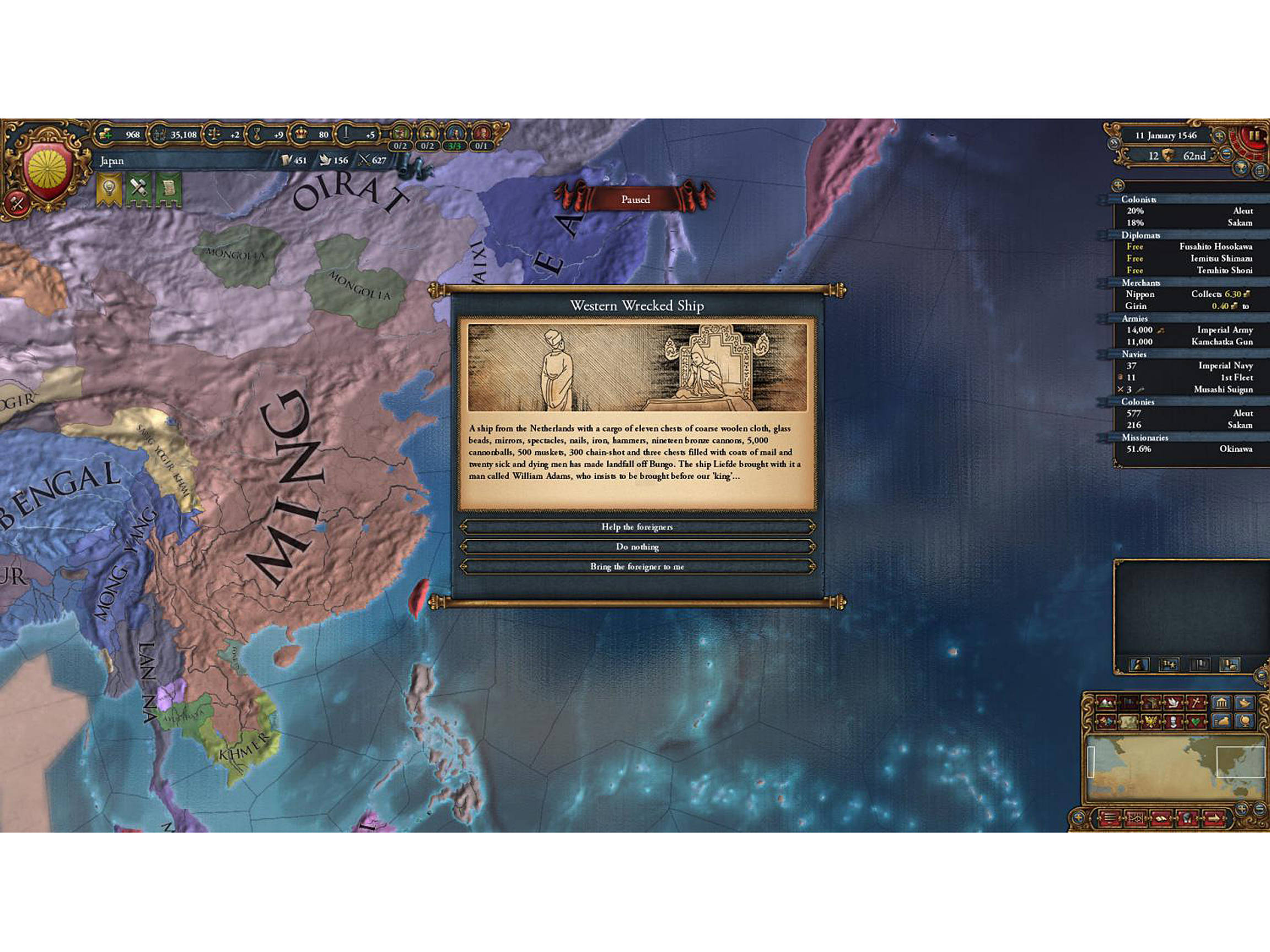Increase game speed next to the date
The image size is (1270, 952).
coord(1219,136)
